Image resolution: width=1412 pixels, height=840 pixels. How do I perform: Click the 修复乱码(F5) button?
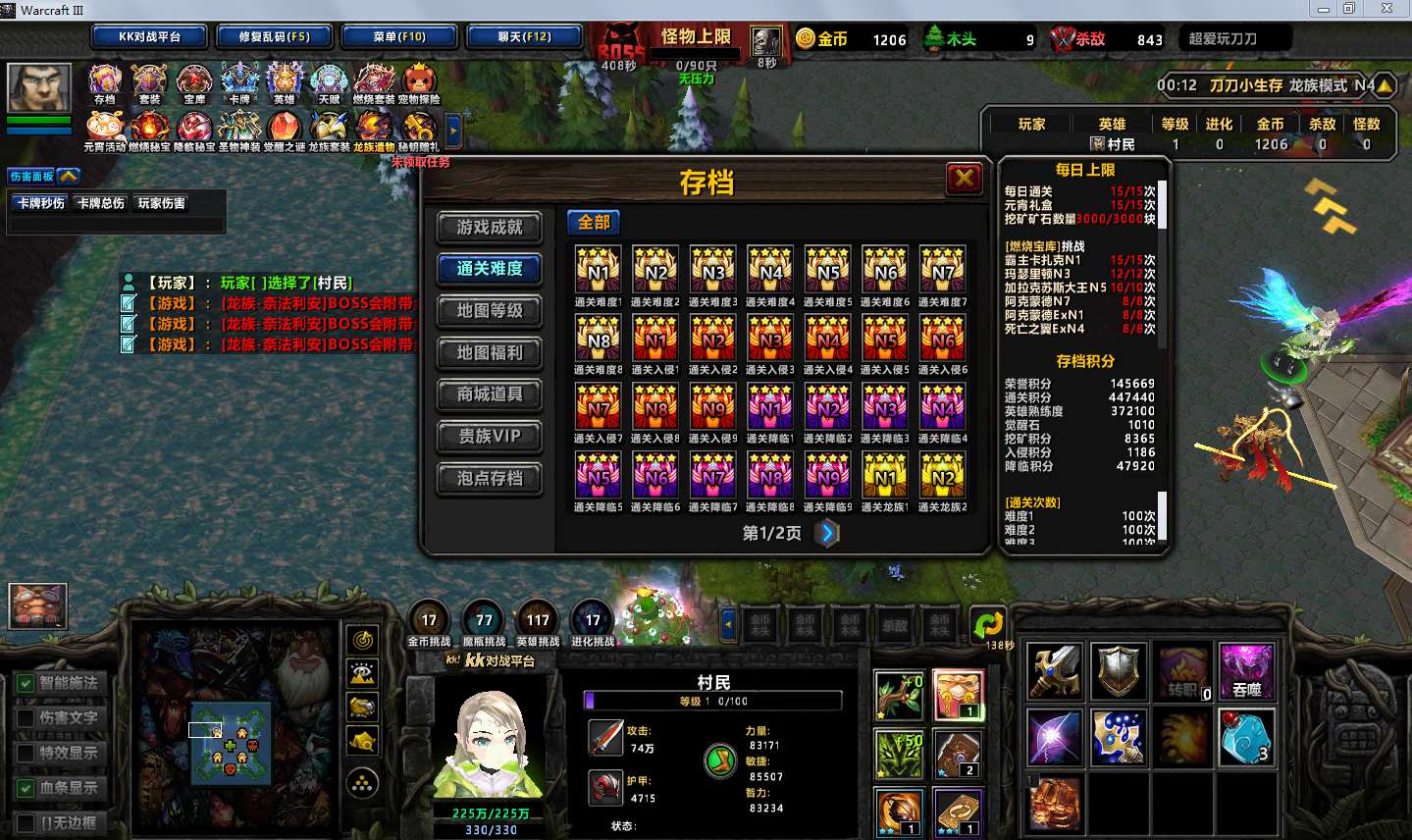point(274,37)
